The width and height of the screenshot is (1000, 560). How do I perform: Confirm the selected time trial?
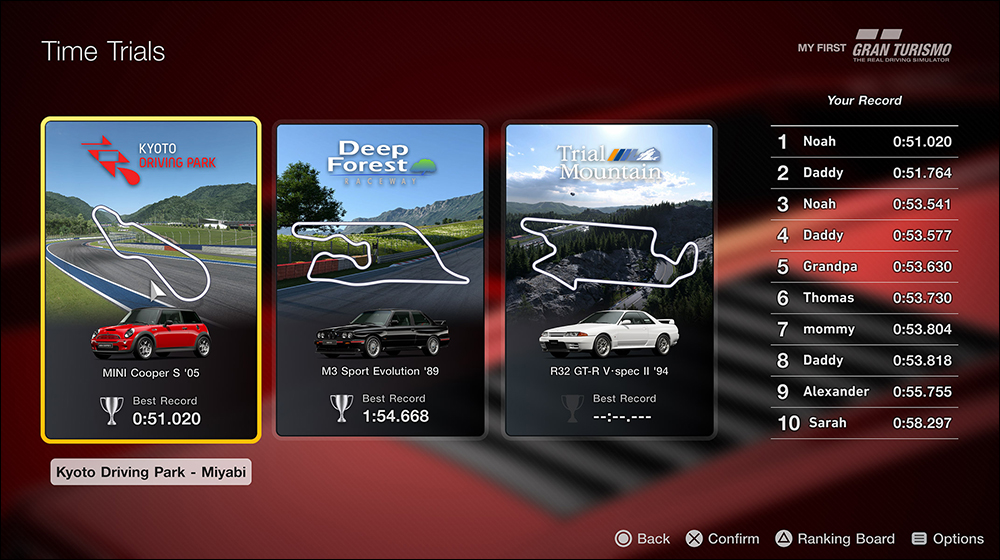[722, 539]
